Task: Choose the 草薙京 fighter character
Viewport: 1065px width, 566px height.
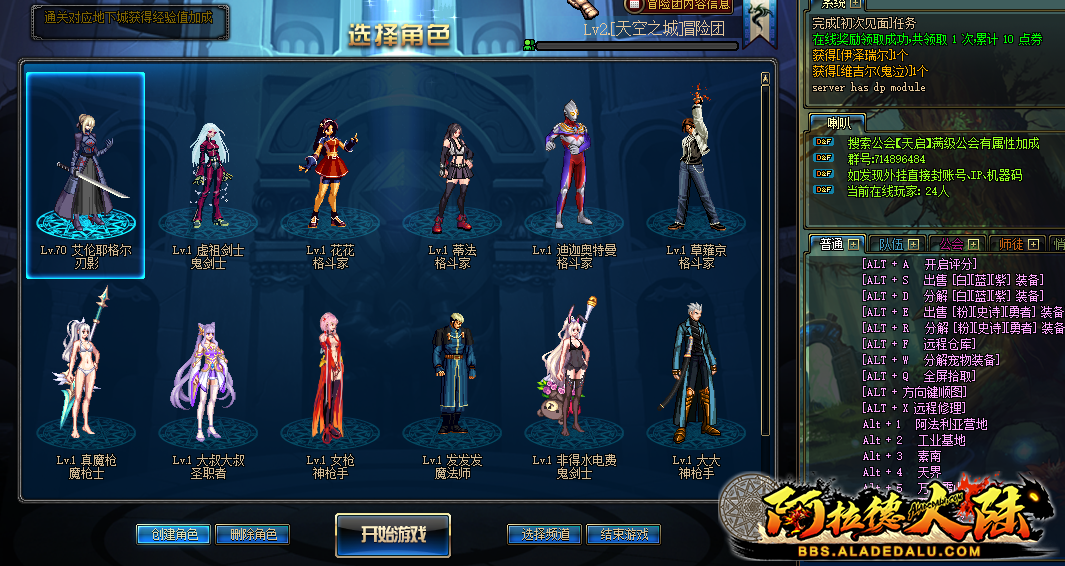Action: click(x=695, y=175)
